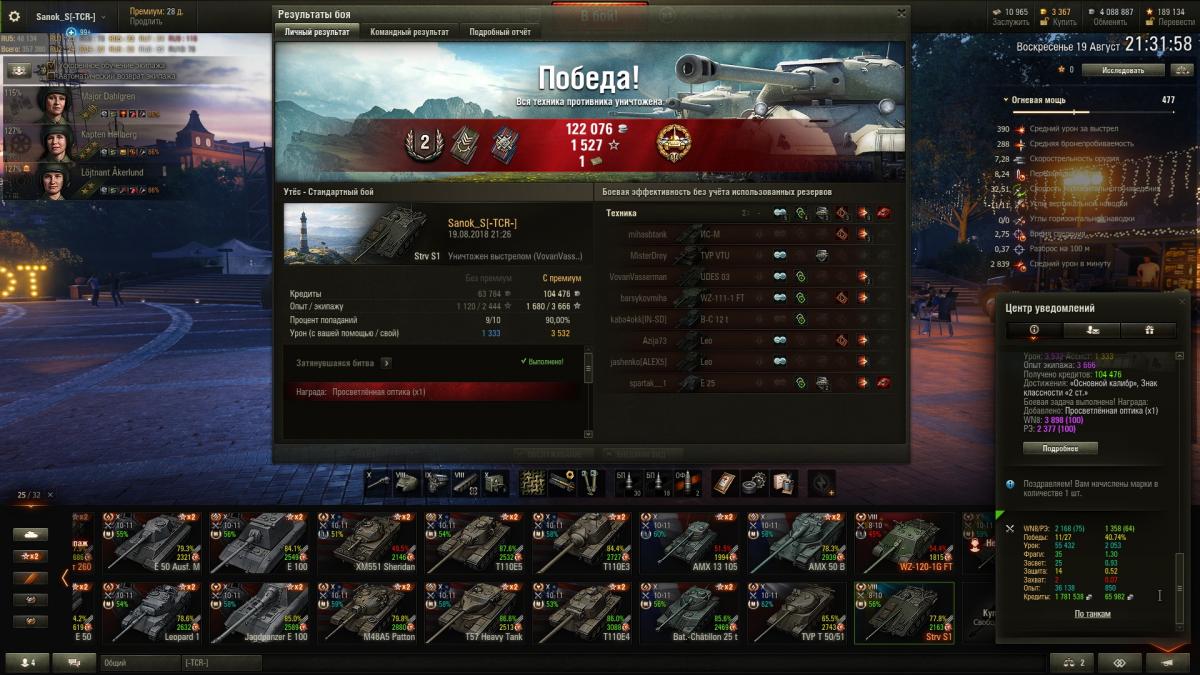1200x675 pixels.
Task: Select the AMX 50 B tank
Action: [799, 544]
